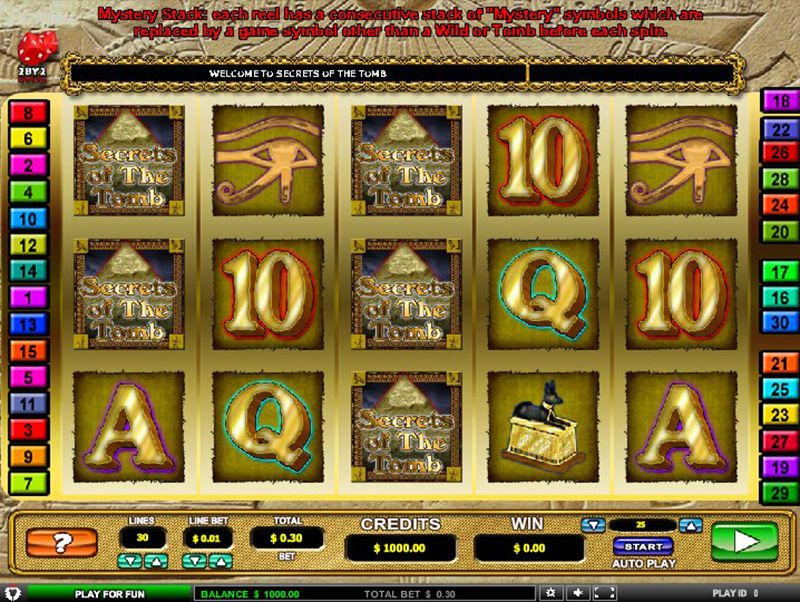Viewport: 800px width, 602px height.
Task: Choose payline number 7
Action: tap(28, 483)
